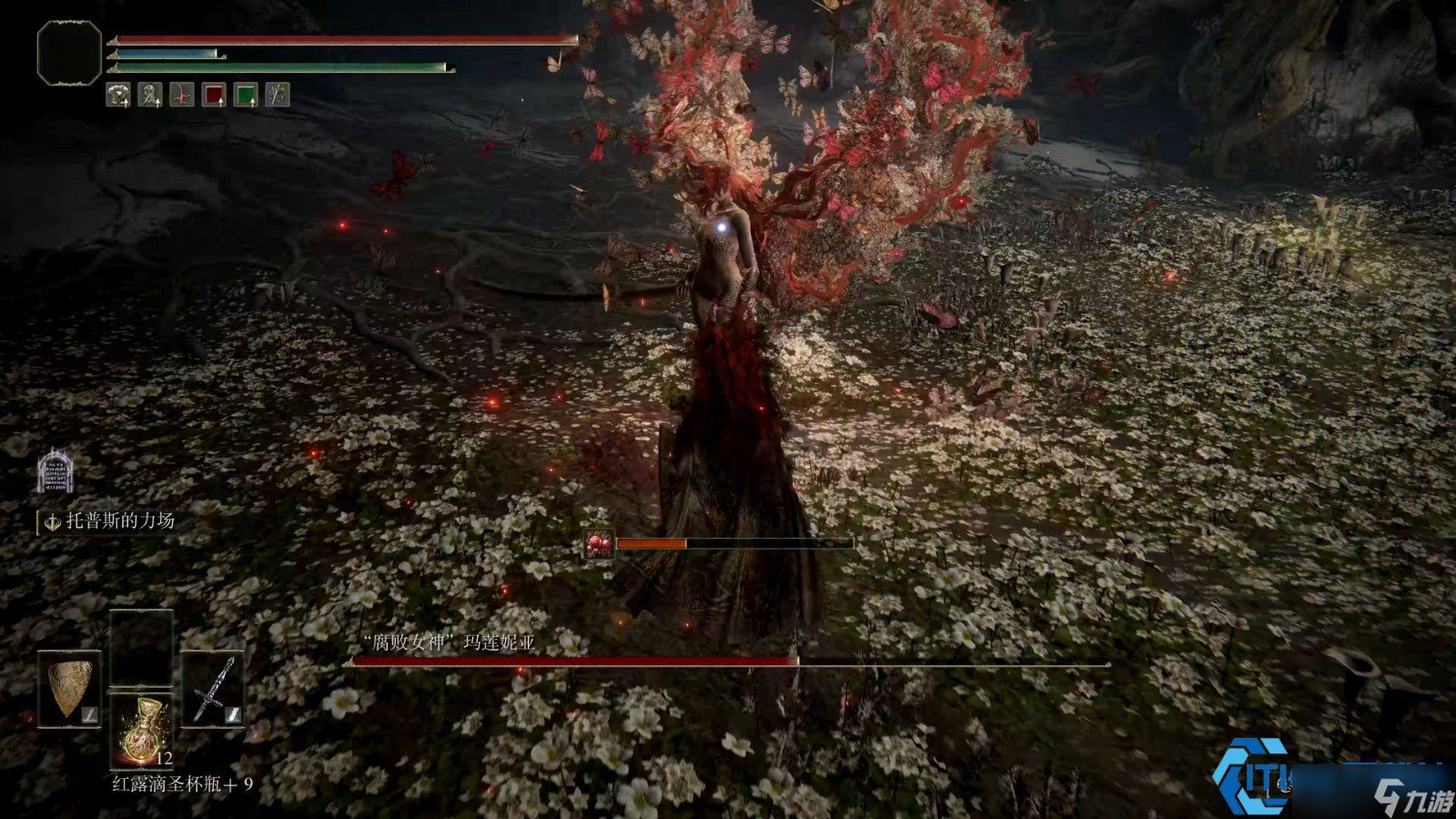
Task: Click the green square buff status icon
Action: tap(246, 95)
